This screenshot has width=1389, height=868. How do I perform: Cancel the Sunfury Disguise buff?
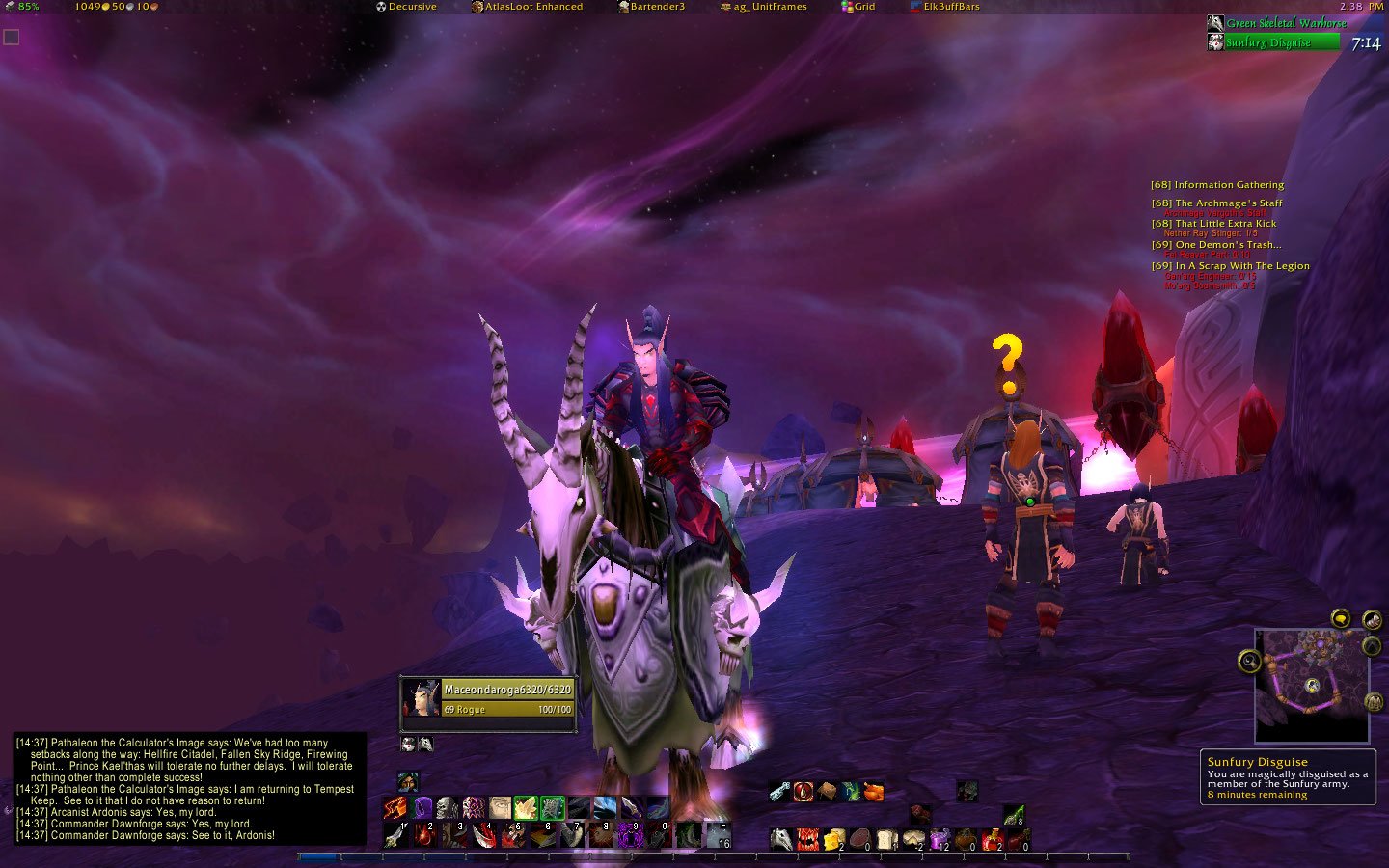click(1215, 42)
